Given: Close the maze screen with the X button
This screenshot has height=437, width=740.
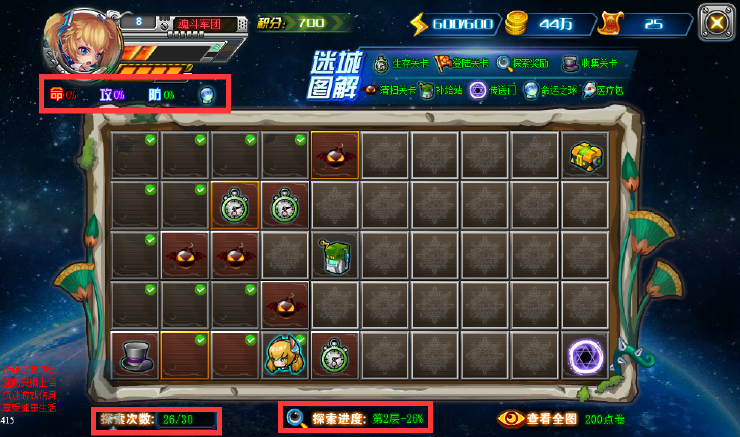Looking at the screenshot, I should tap(713, 22).
